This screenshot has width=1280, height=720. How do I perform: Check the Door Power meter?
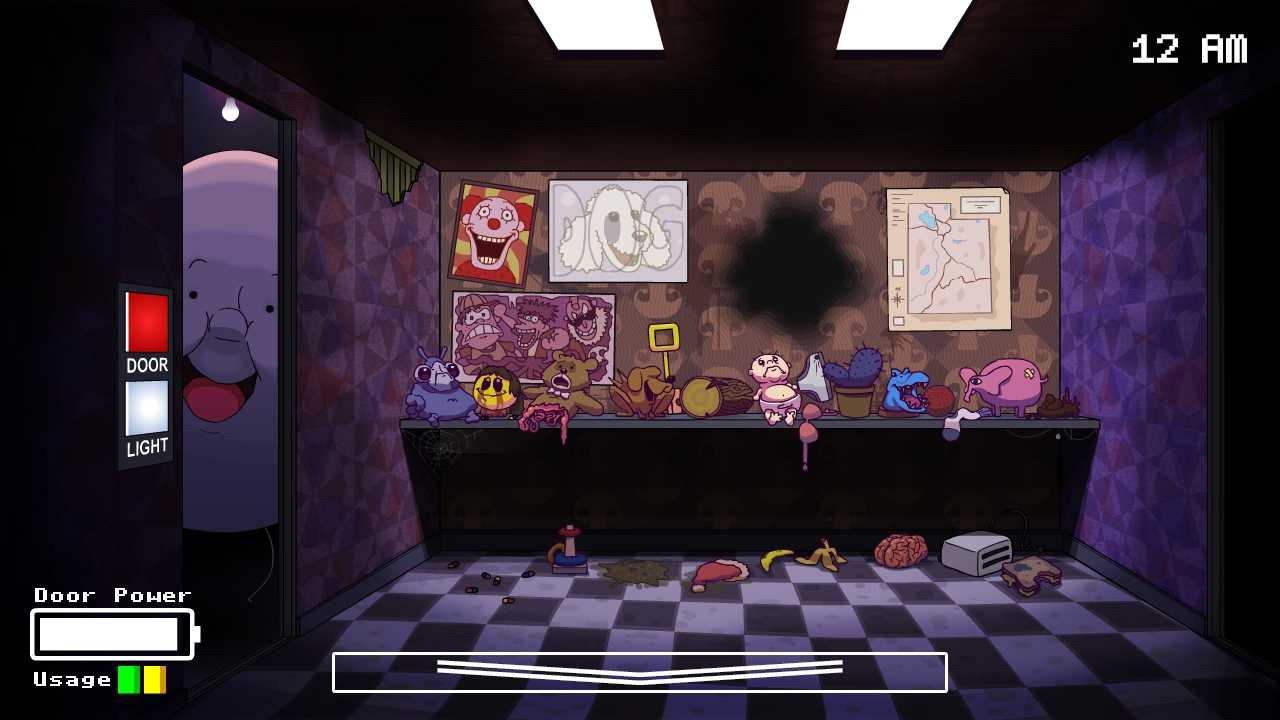coord(110,633)
